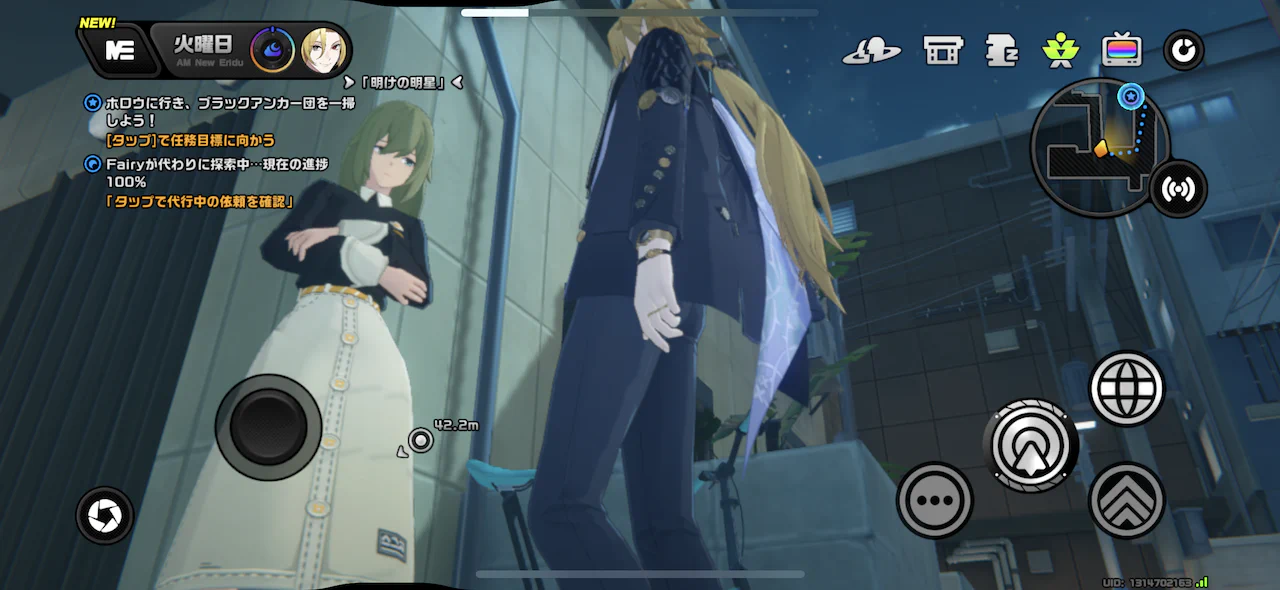Open the blond character's avatar portrait

[325, 50]
